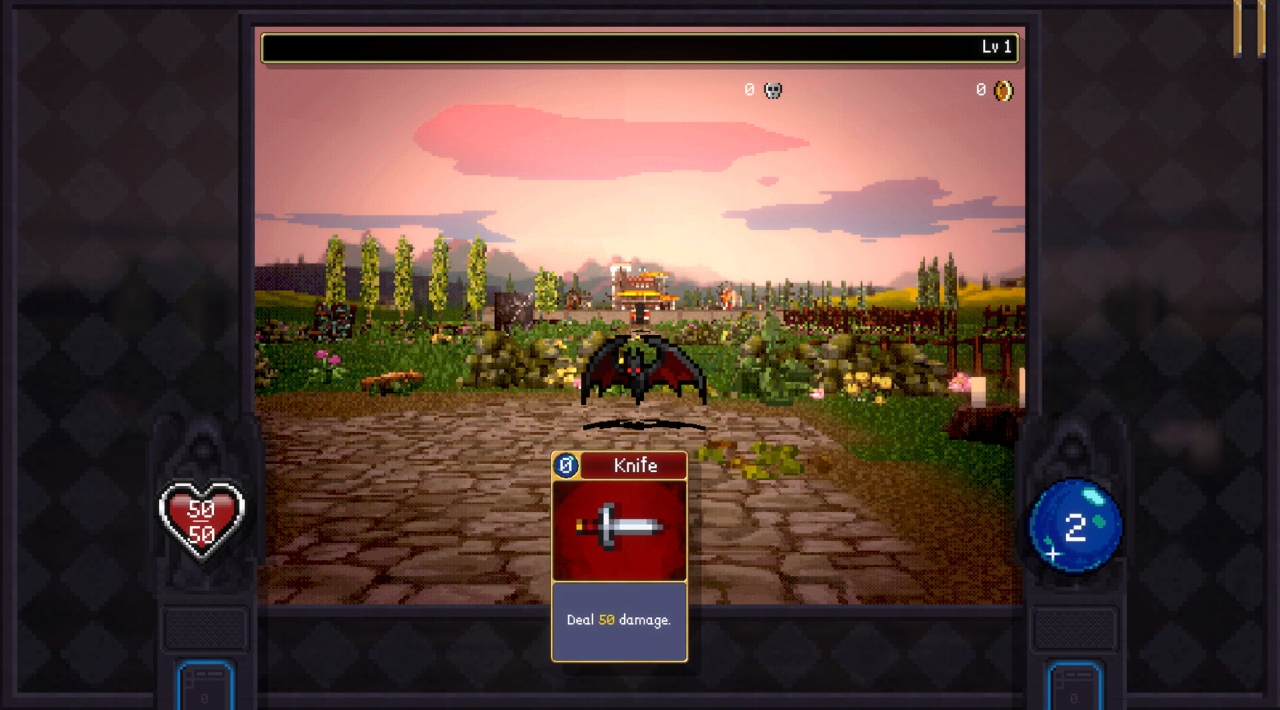This screenshot has height=710, width=1280.
Task: Open the card pile under the mana orb
Action: tap(1075, 686)
